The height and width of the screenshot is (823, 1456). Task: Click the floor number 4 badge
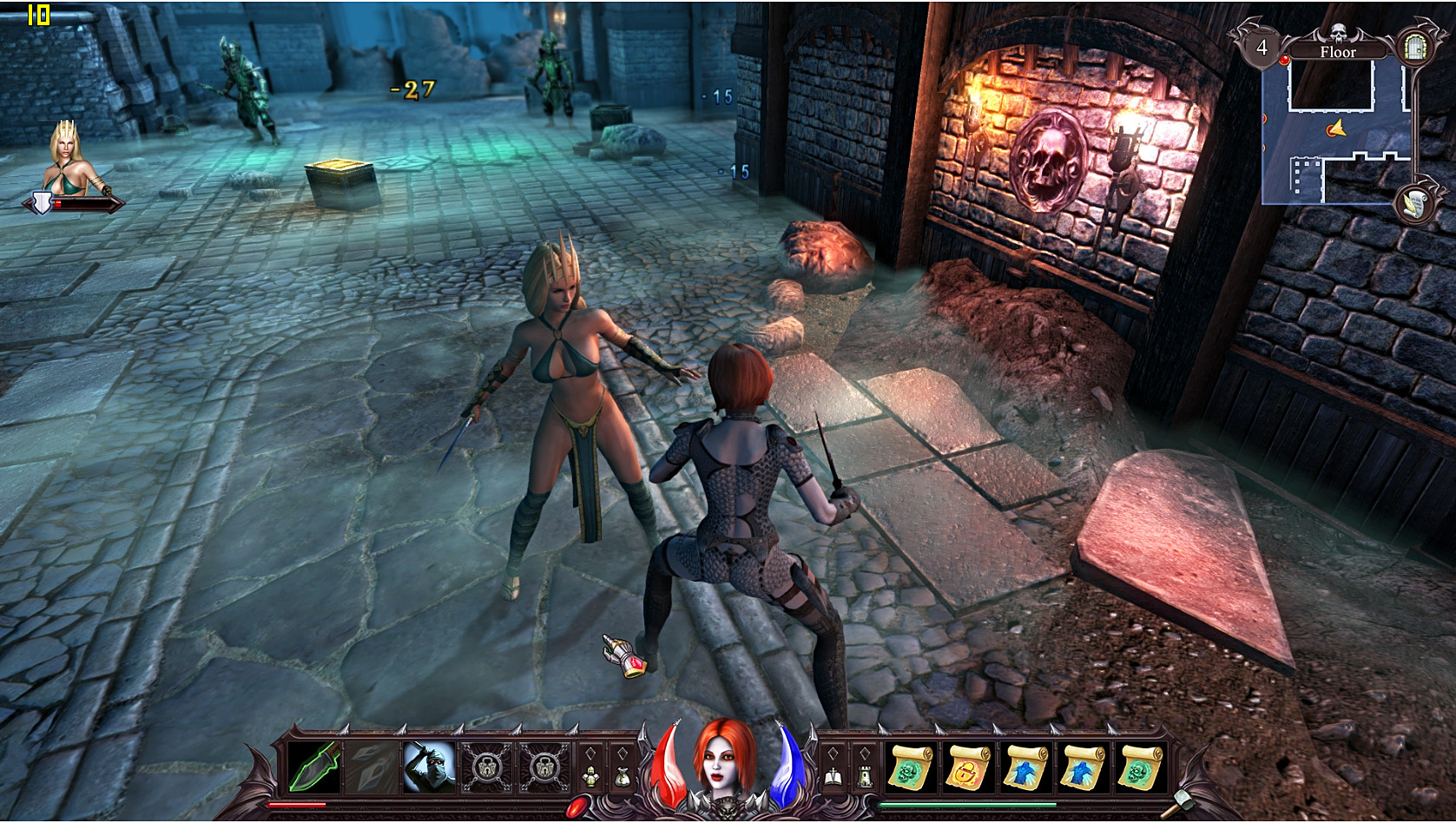[1262, 47]
